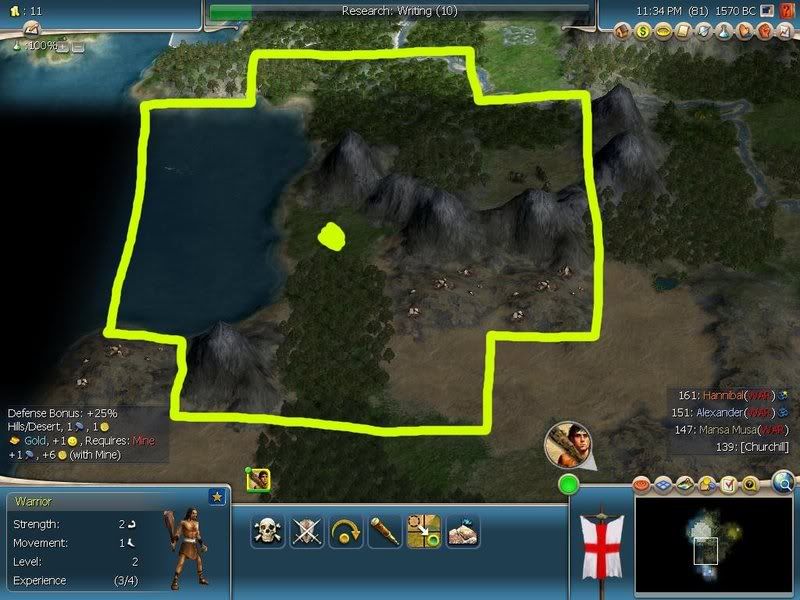Viewport: 800px width, 600px height.
Task: Choose the crossed swords sleep/fortify action
Action: tap(307, 531)
